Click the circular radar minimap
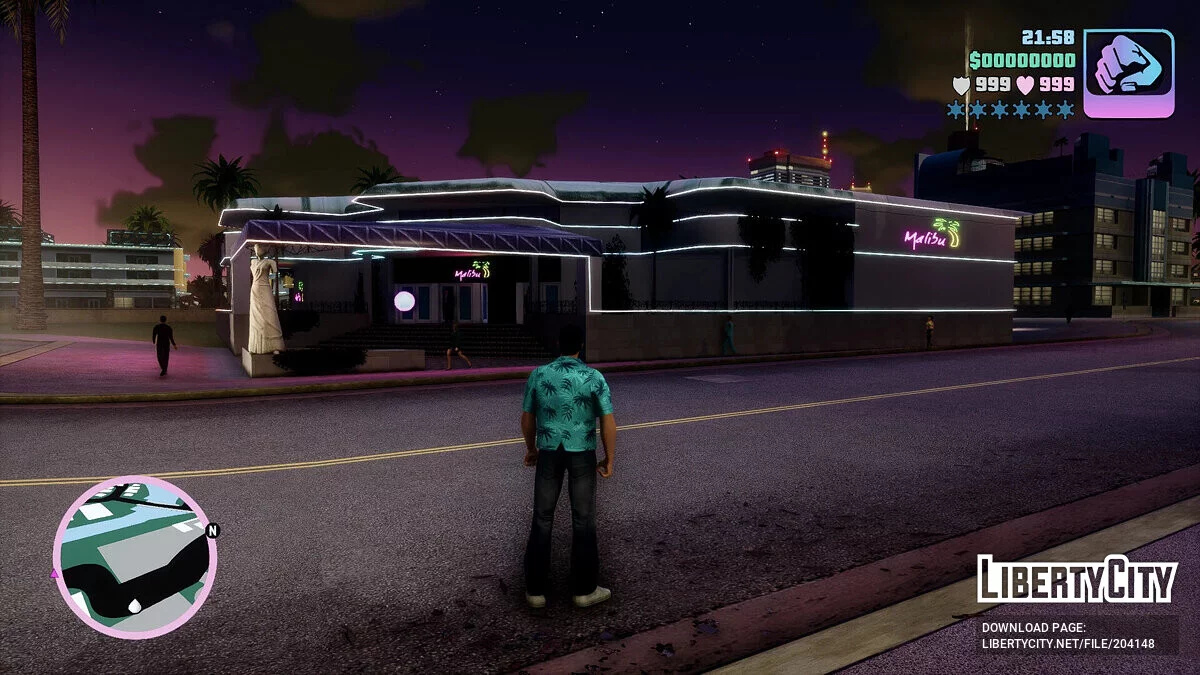Image resolution: width=1200 pixels, height=675 pixels. click(x=133, y=557)
